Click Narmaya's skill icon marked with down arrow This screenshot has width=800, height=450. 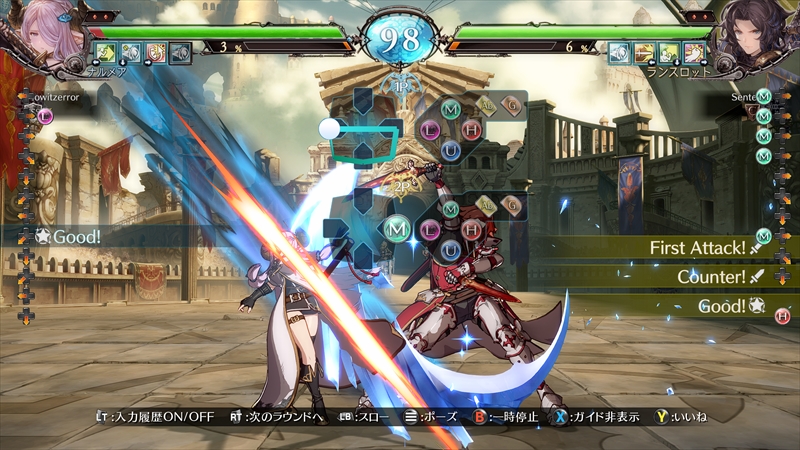(x=131, y=52)
